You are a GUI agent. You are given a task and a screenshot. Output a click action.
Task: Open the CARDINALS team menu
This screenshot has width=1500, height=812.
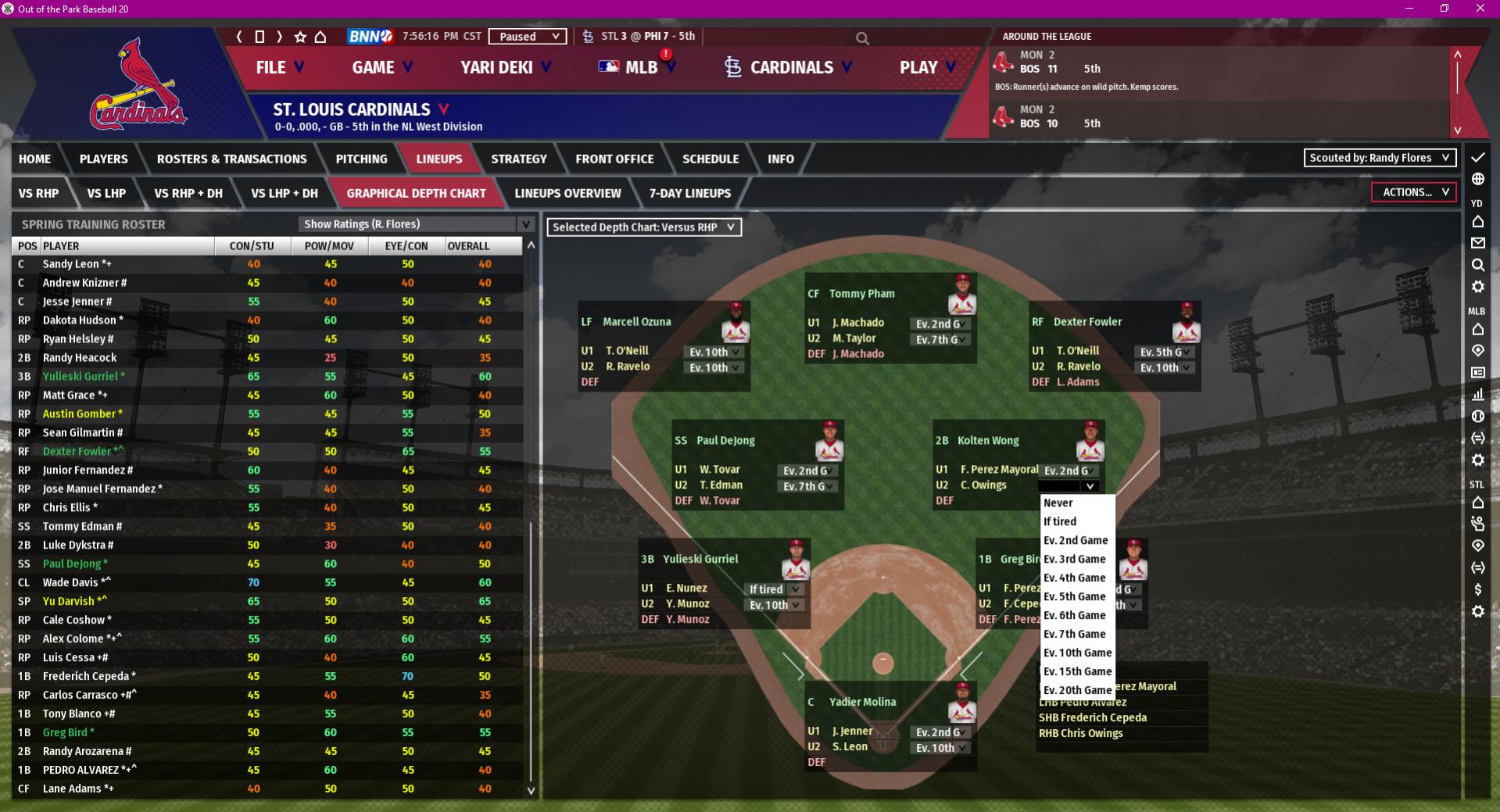pyautogui.click(x=789, y=67)
